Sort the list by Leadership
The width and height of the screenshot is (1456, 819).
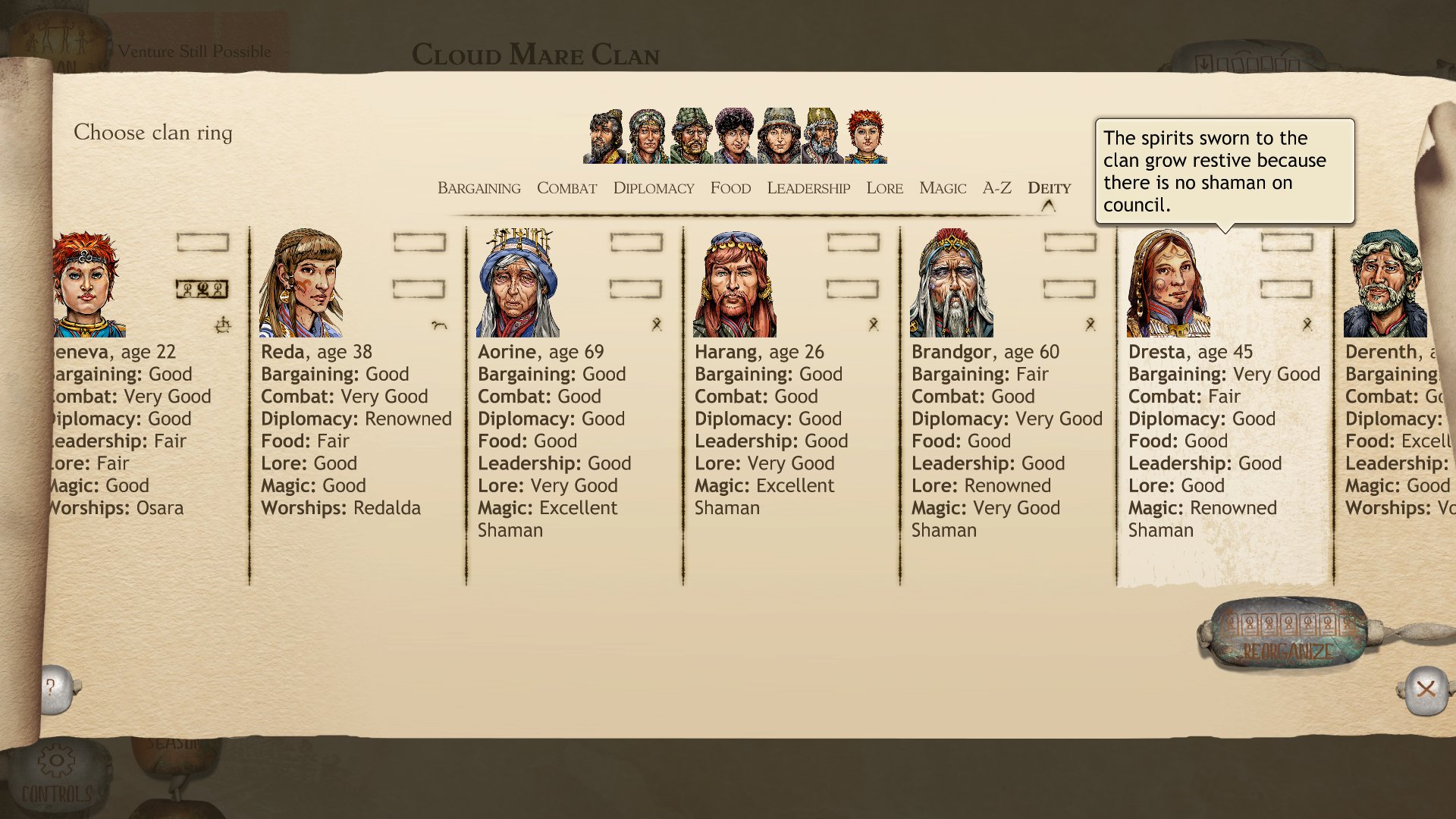pyautogui.click(x=808, y=188)
